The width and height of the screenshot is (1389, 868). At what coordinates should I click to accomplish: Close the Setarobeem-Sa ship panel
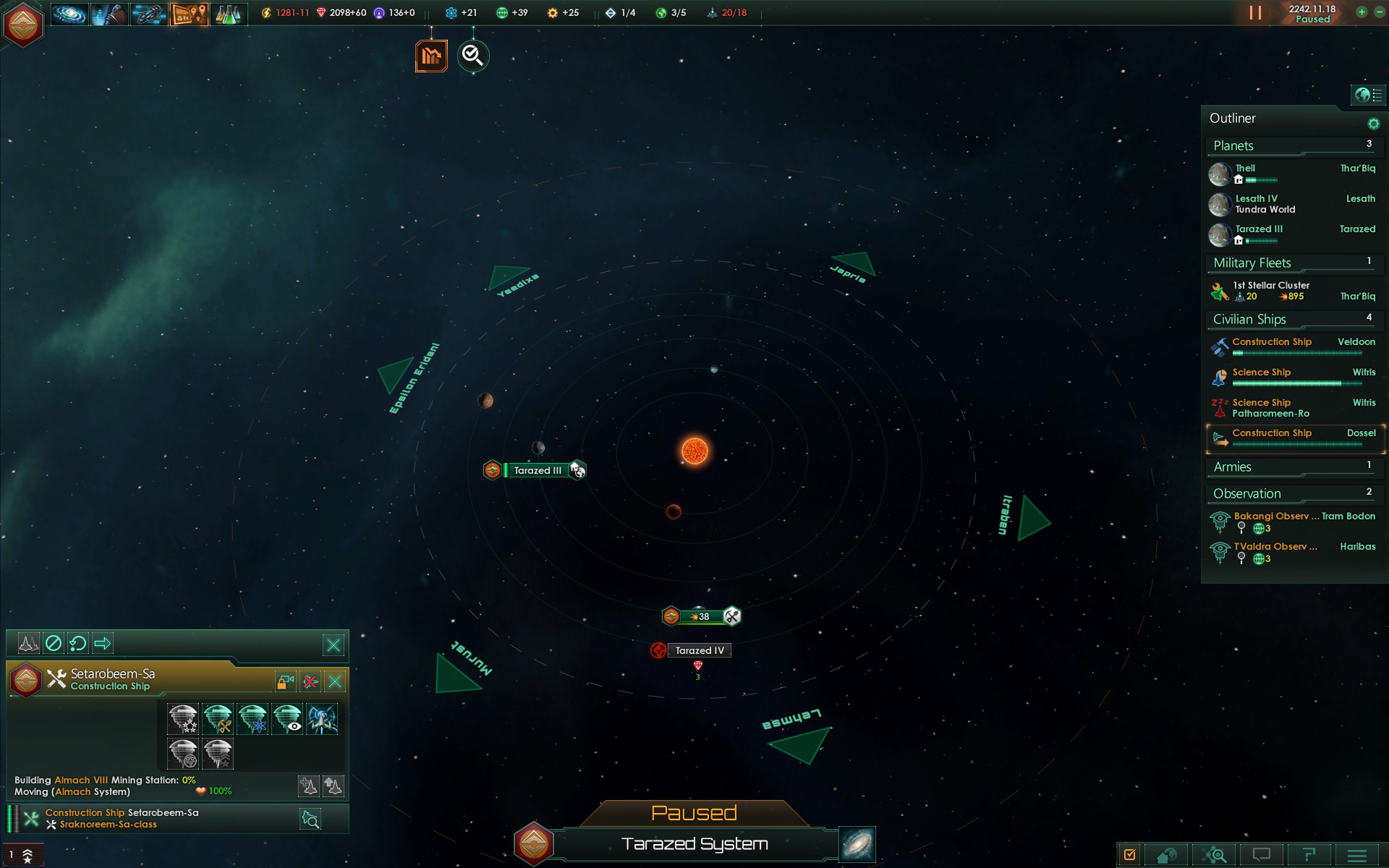[x=335, y=681]
